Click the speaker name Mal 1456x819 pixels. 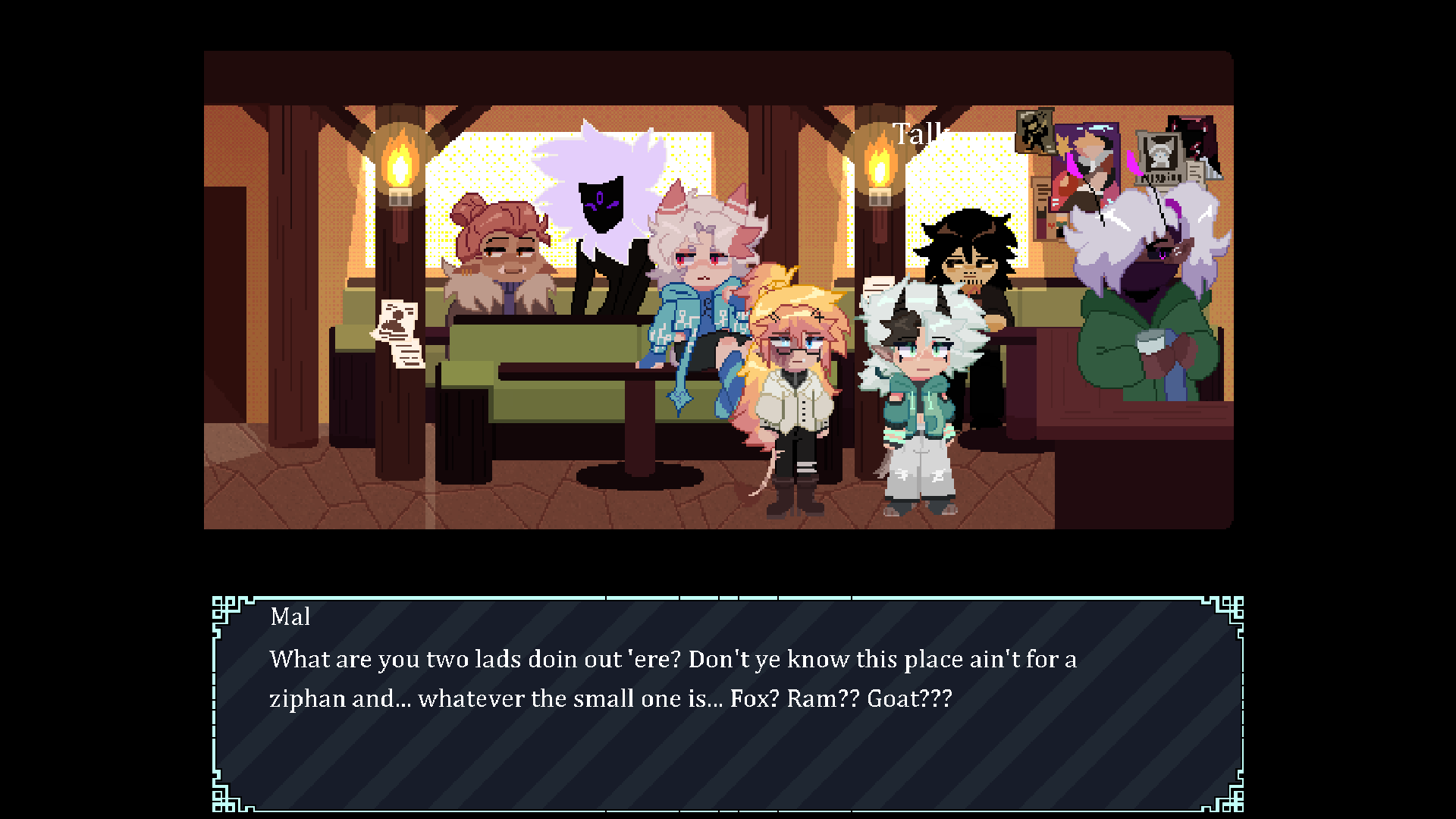[290, 617]
